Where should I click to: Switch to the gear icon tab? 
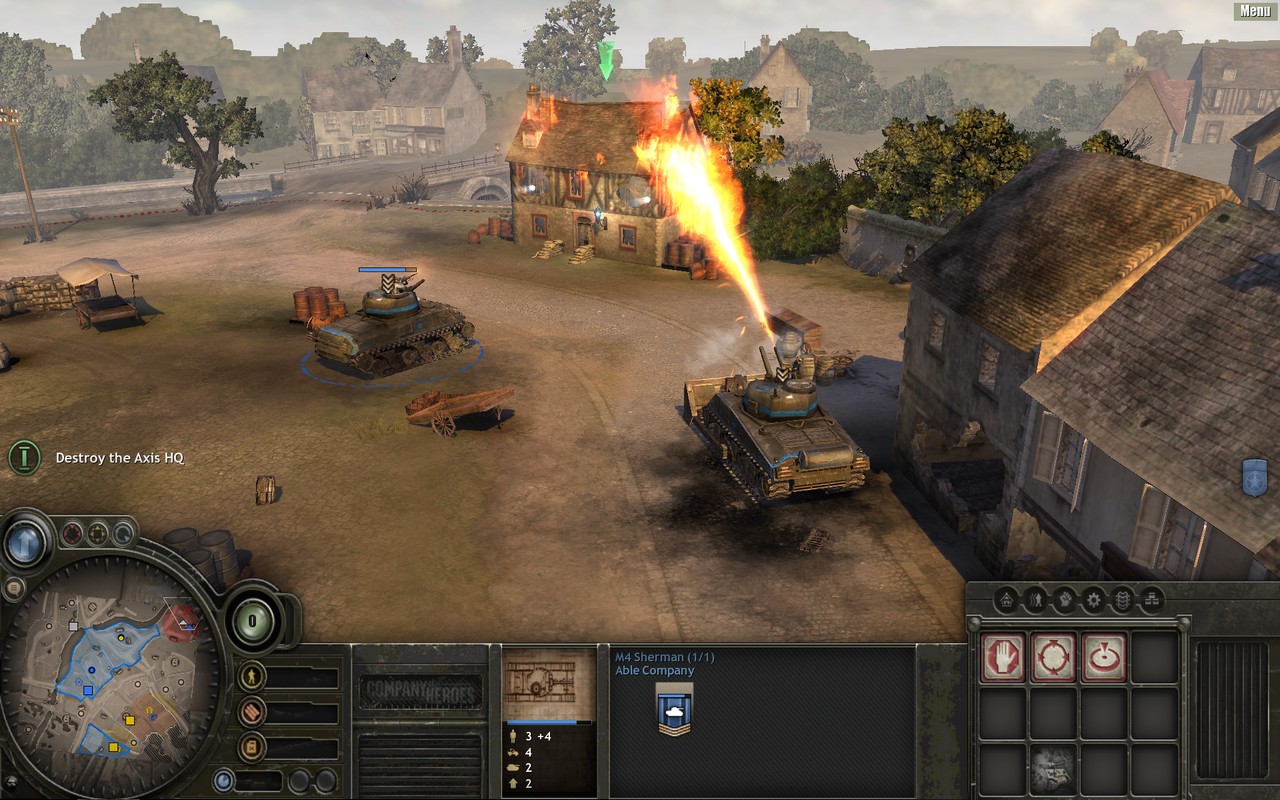pyautogui.click(x=1094, y=600)
